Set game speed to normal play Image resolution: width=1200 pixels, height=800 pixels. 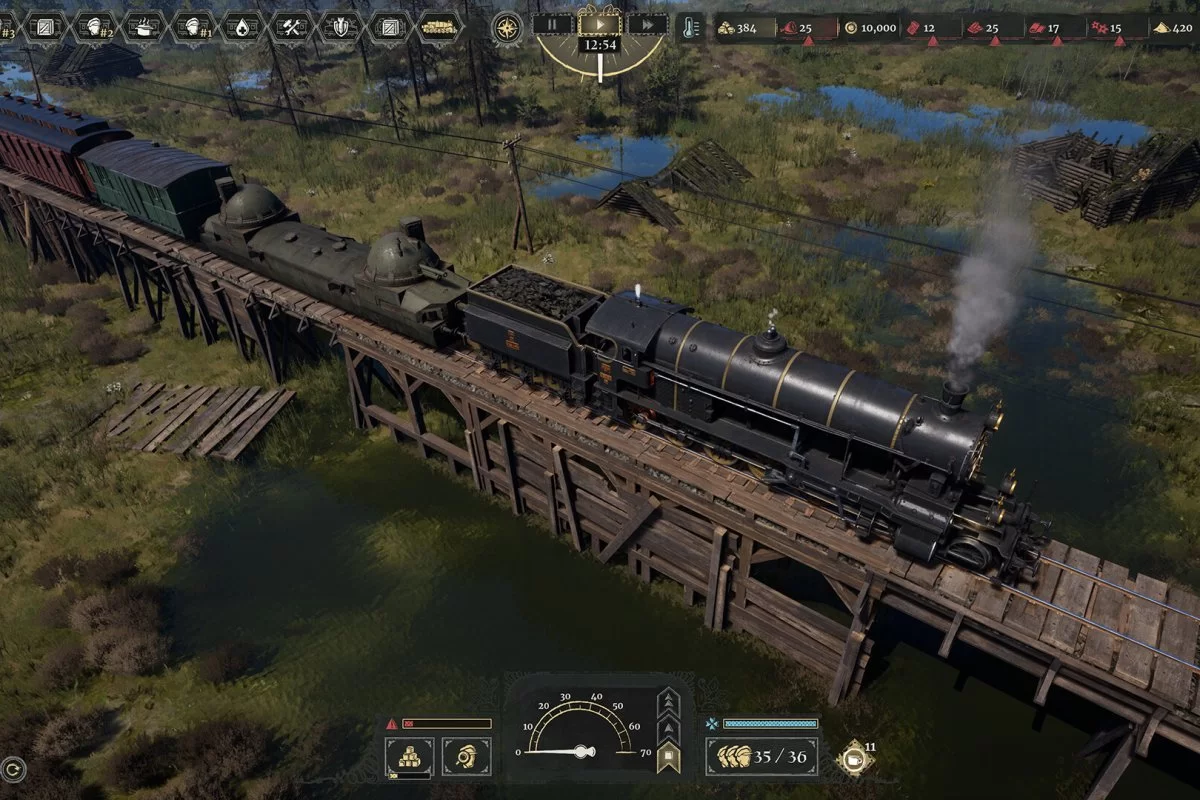[x=600, y=24]
